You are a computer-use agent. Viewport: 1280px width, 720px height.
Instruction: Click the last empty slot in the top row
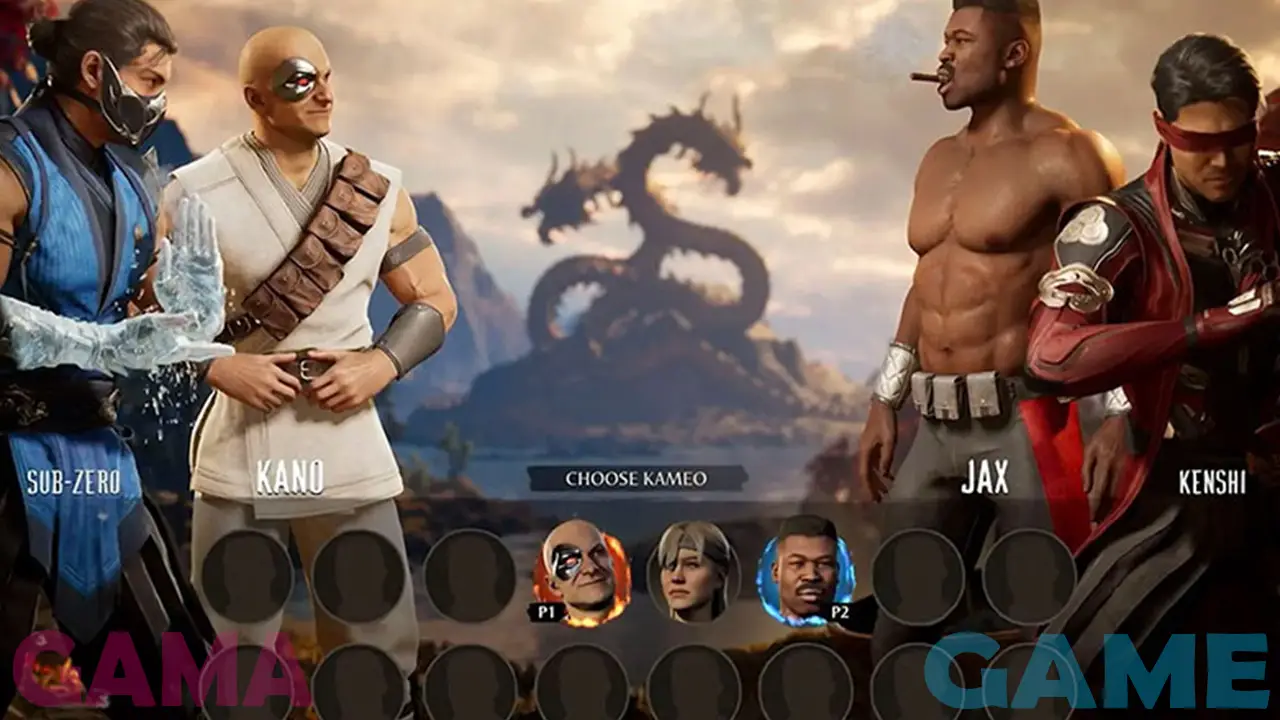point(1030,575)
